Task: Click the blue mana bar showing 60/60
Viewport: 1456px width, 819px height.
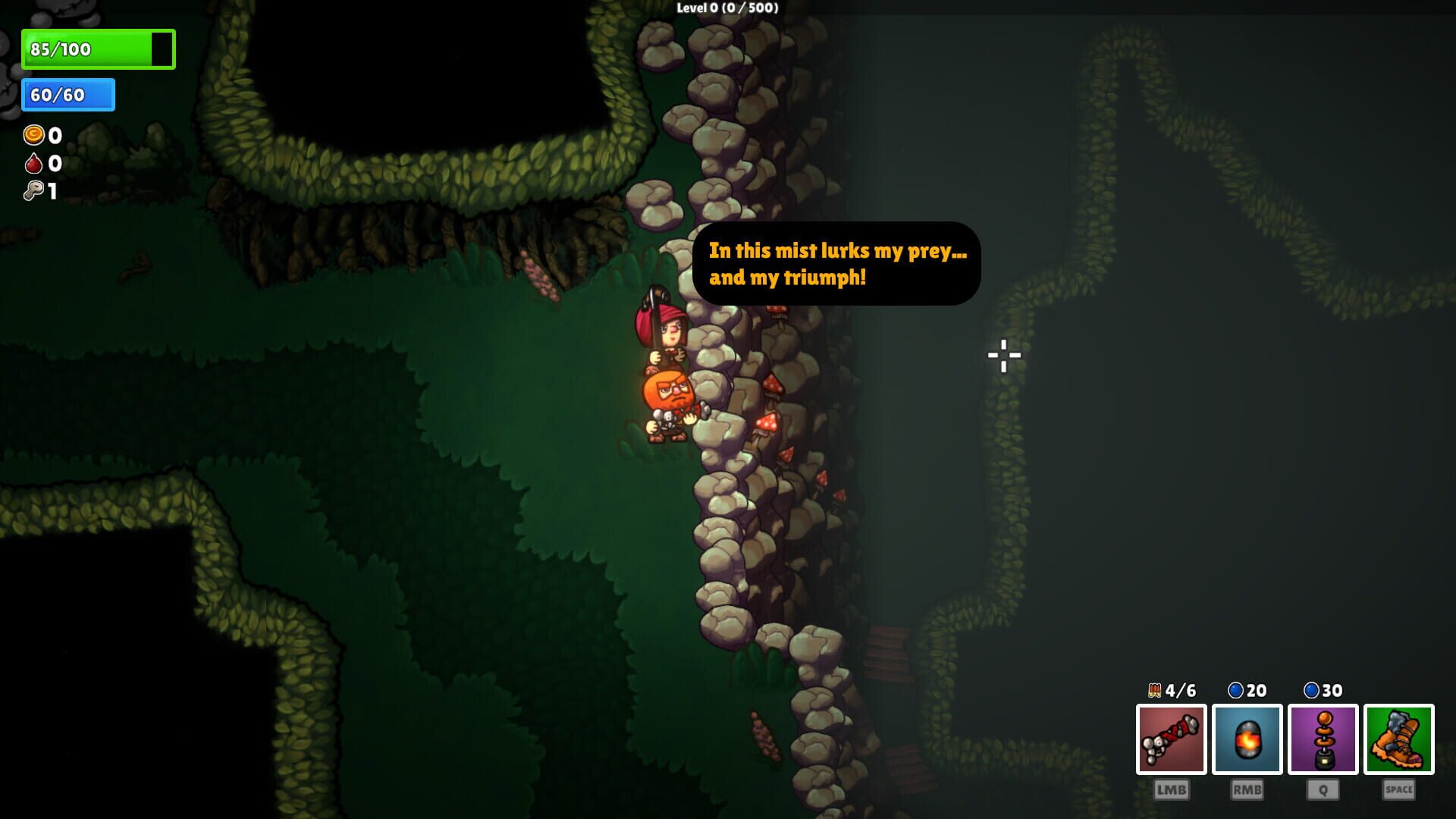Action: (67, 96)
